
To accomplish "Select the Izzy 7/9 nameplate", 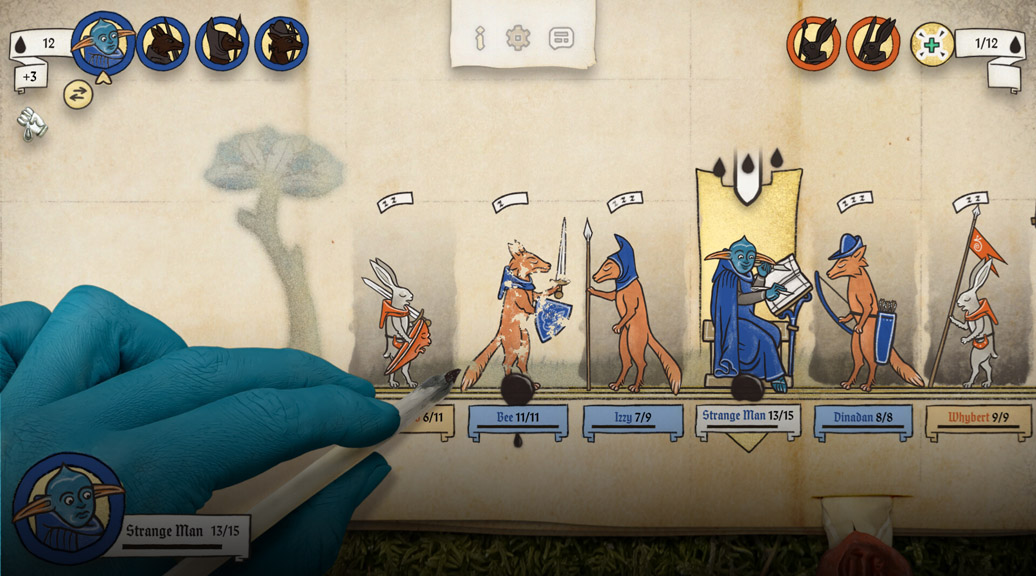I will [x=633, y=419].
